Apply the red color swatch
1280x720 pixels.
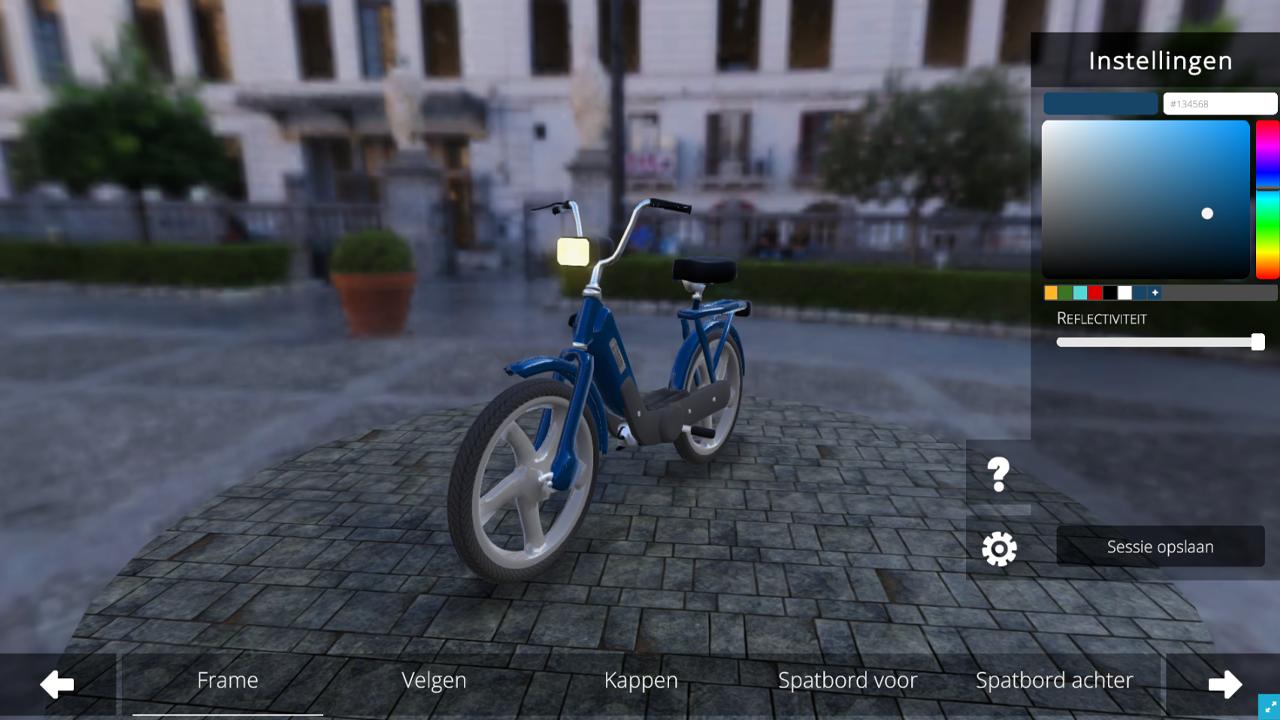point(1095,293)
